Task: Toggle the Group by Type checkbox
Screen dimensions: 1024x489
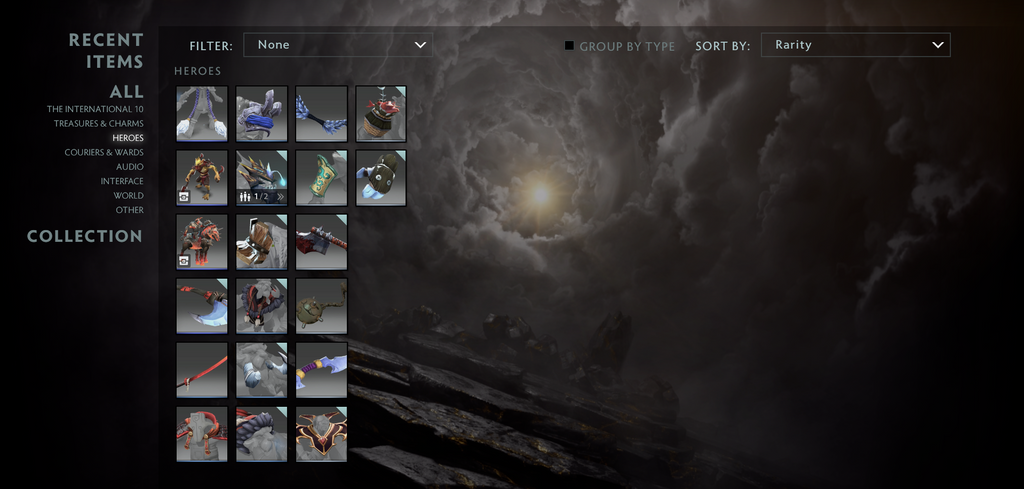Action: (570, 45)
